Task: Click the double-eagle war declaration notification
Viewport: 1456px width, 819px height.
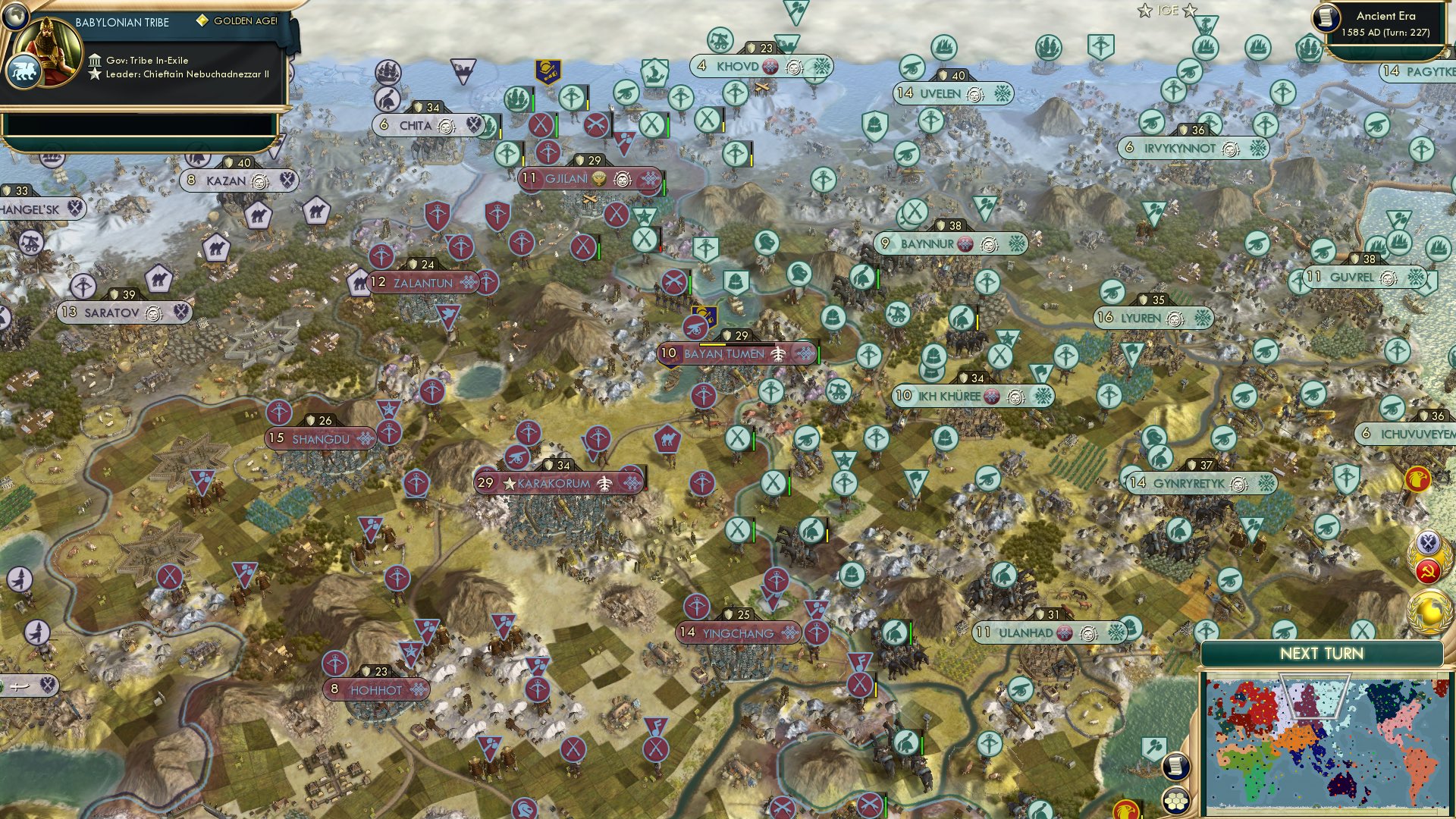Action: point(1427,543)
